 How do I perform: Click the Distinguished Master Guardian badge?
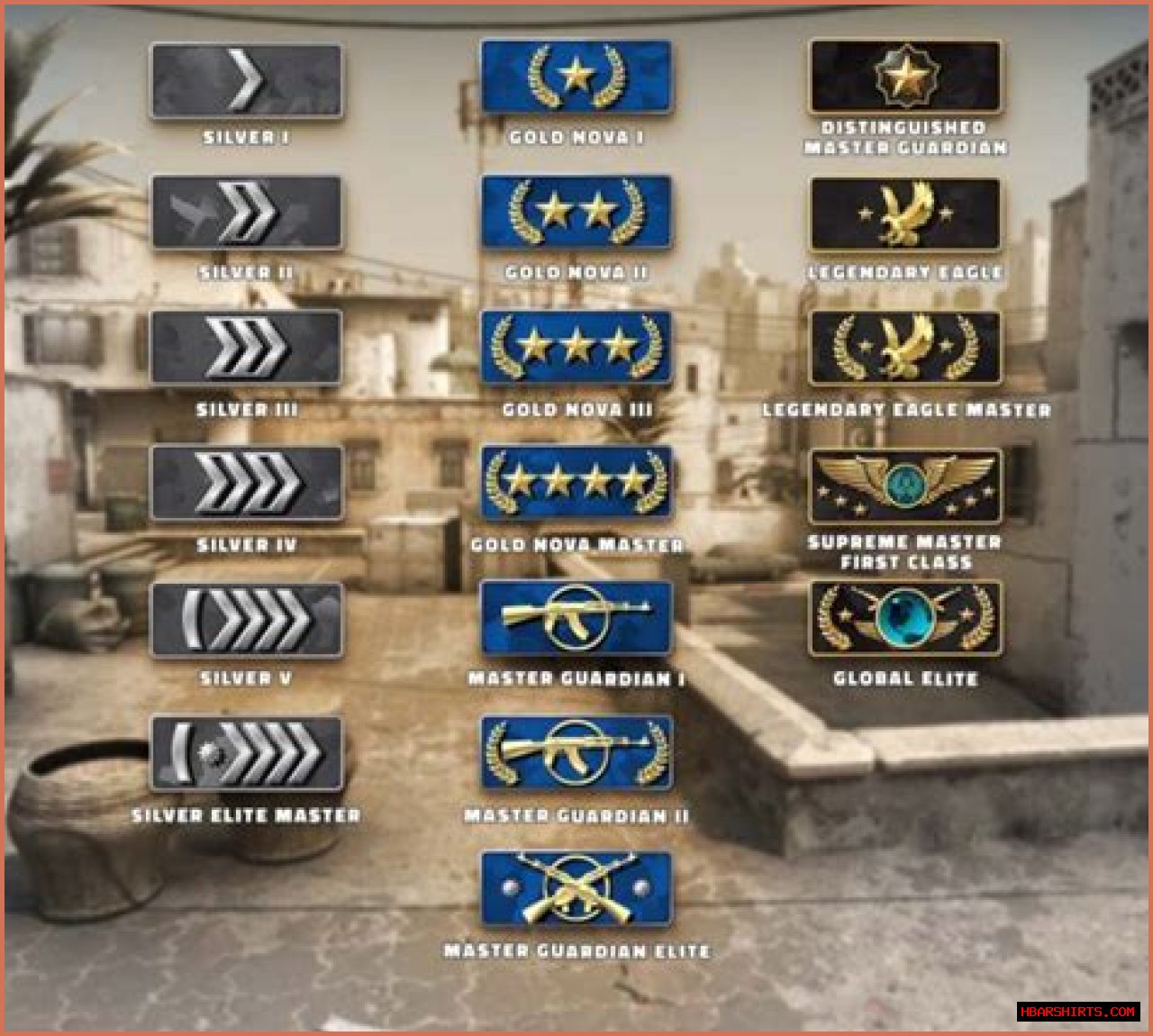pyautogui.click(x=904, y=77)
